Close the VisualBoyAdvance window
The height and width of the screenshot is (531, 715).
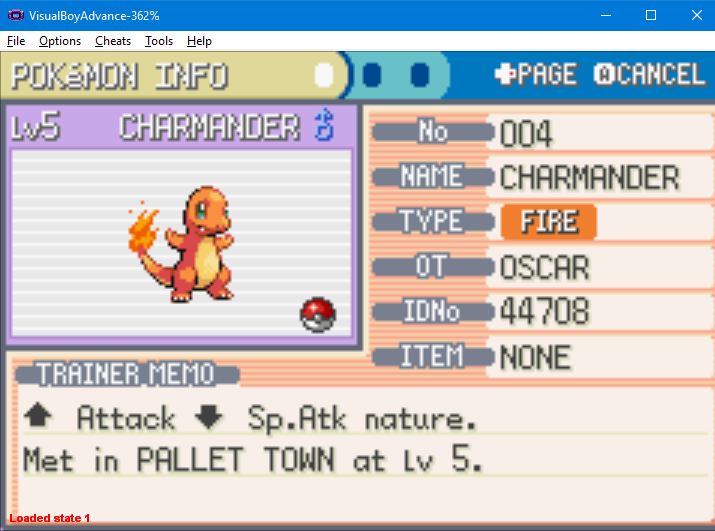pyautogui.click(x=696, y=15)
